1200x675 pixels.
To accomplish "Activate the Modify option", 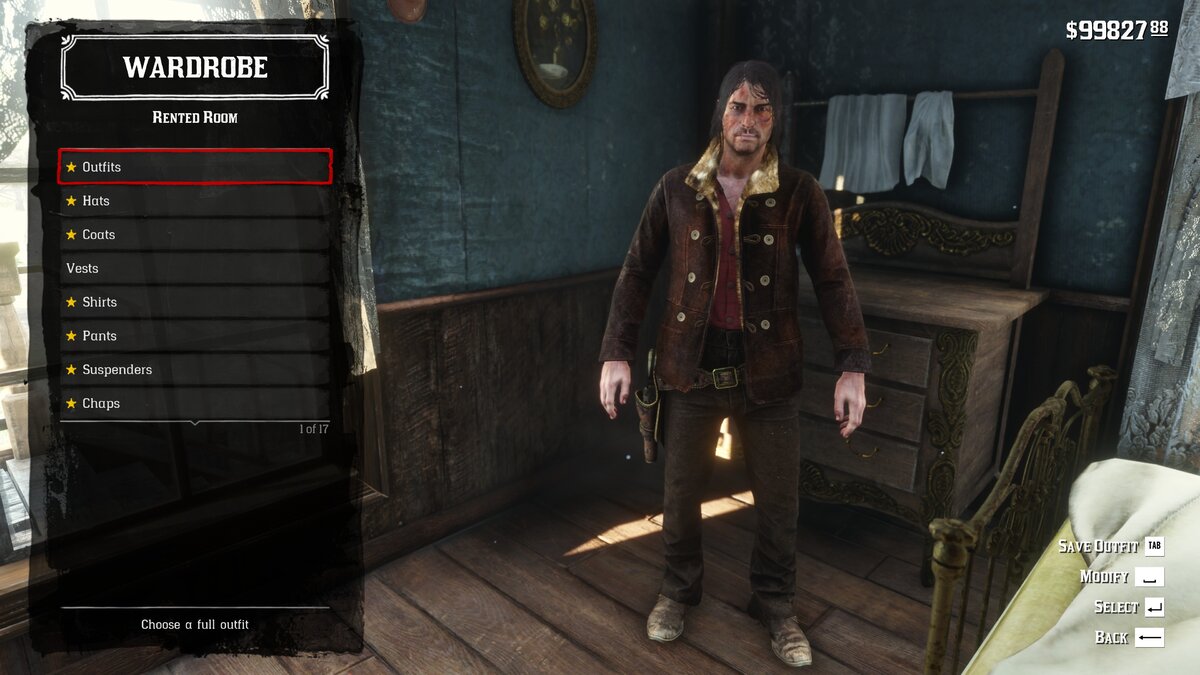I will (x=1120, y=577).
